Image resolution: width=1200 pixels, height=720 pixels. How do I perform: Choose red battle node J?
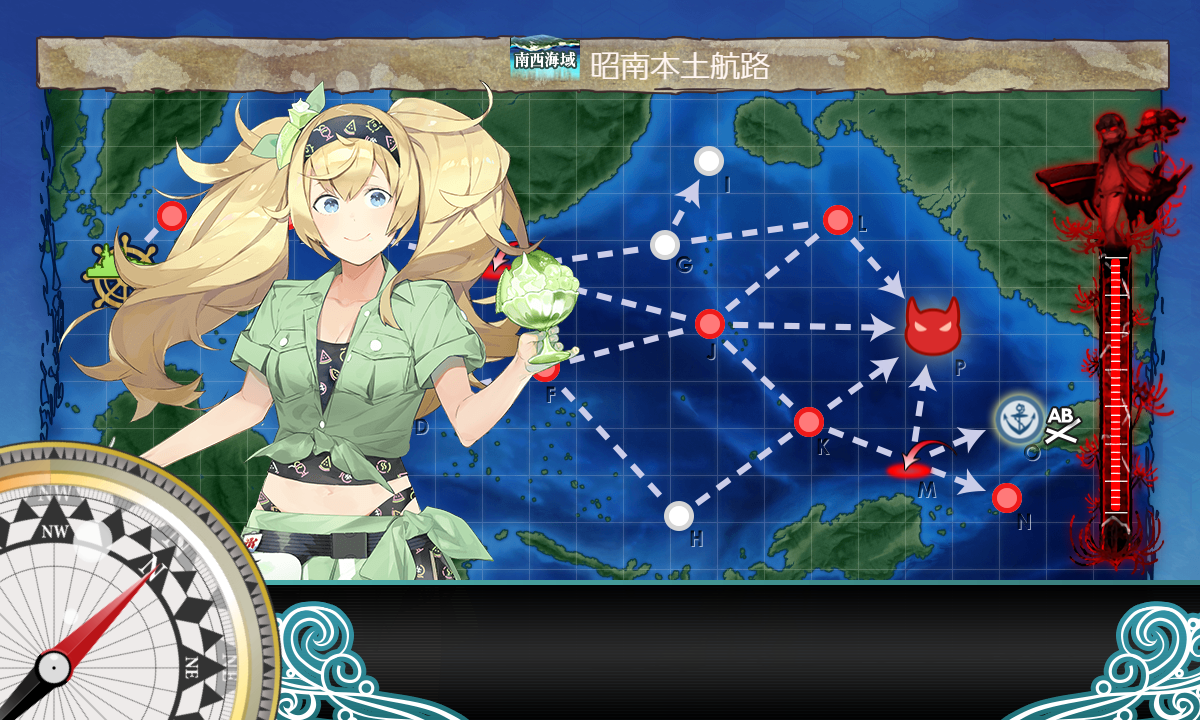(709, 324)
